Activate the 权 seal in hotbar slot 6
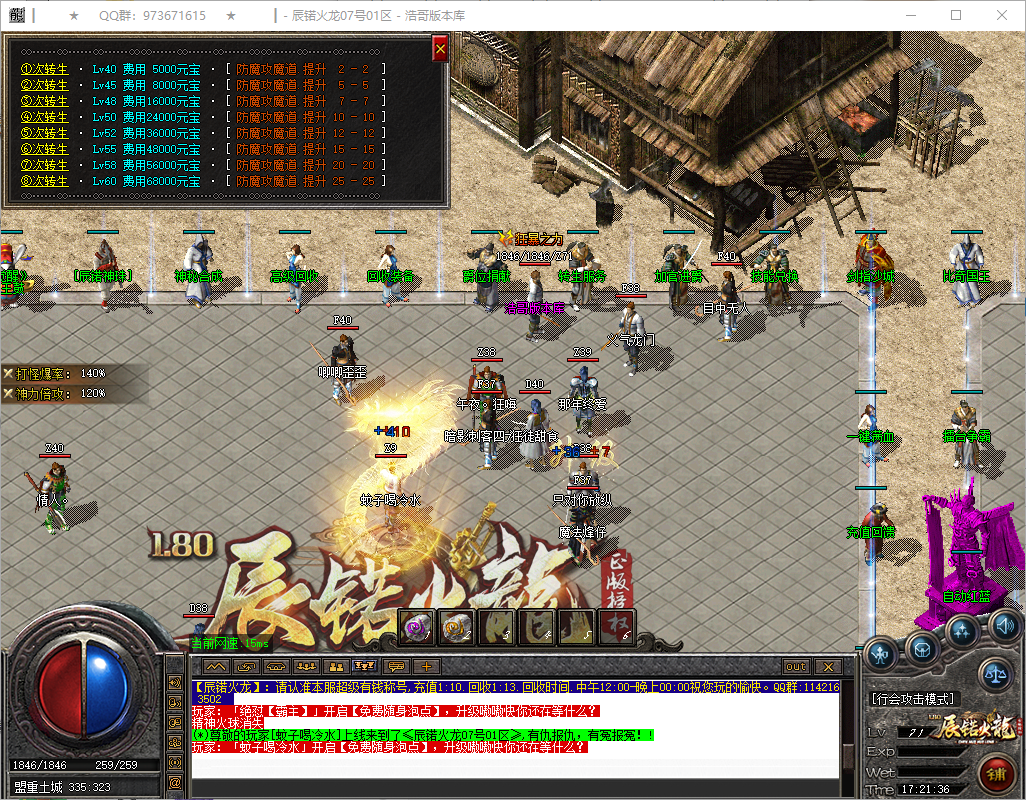 (616, 627)
